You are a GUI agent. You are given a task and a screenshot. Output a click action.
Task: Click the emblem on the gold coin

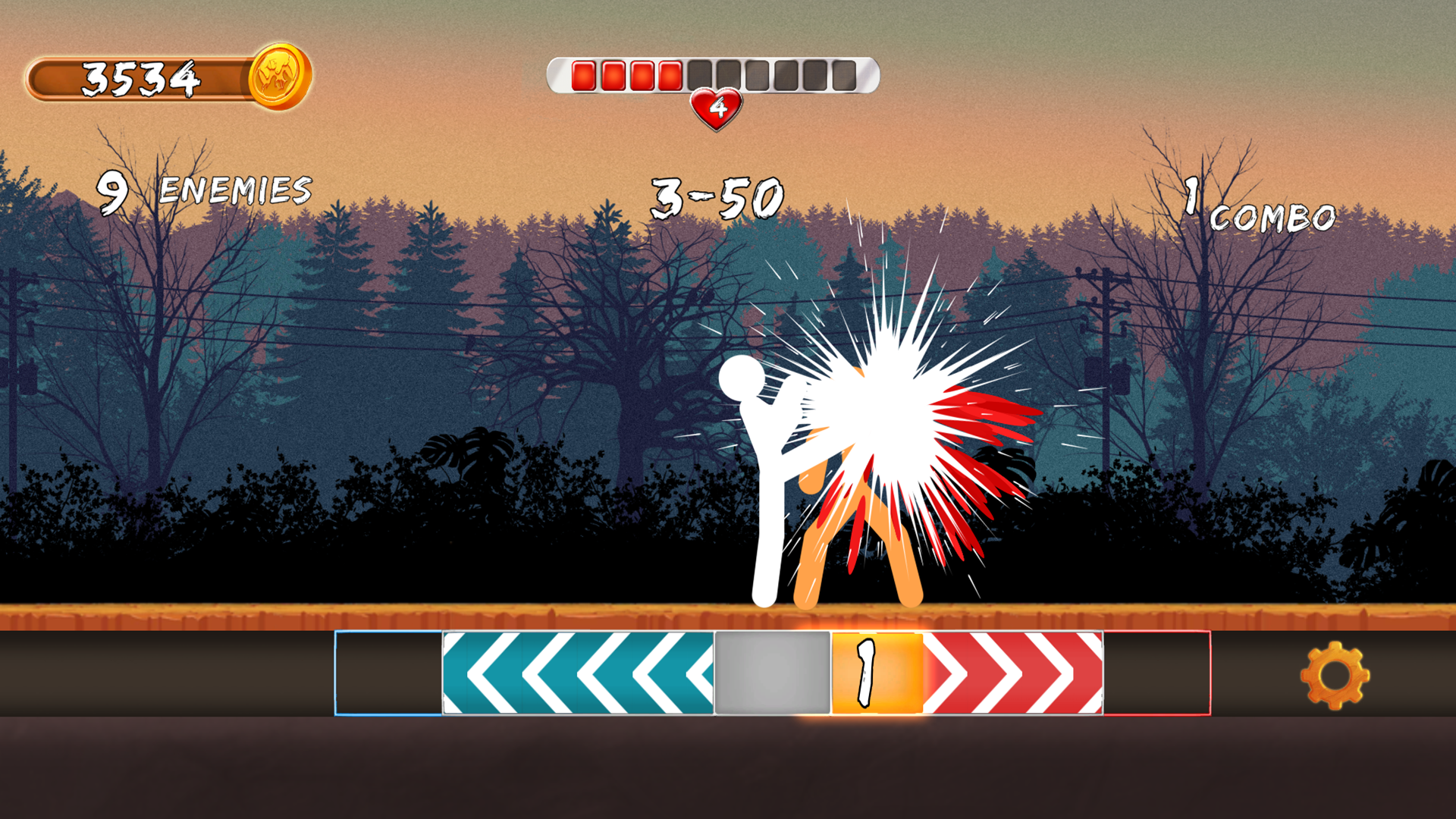pos(276,76)
